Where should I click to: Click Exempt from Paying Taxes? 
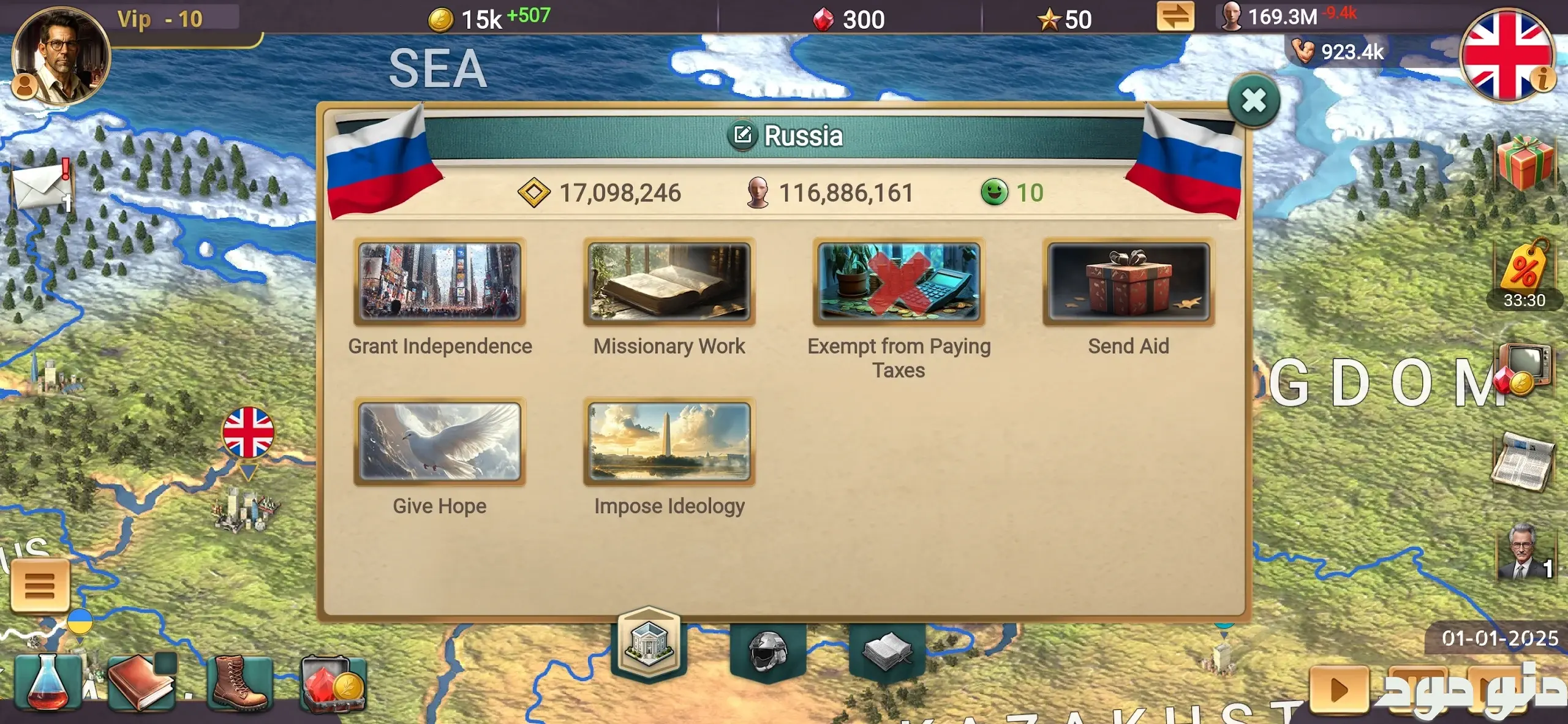pos(899,282)
